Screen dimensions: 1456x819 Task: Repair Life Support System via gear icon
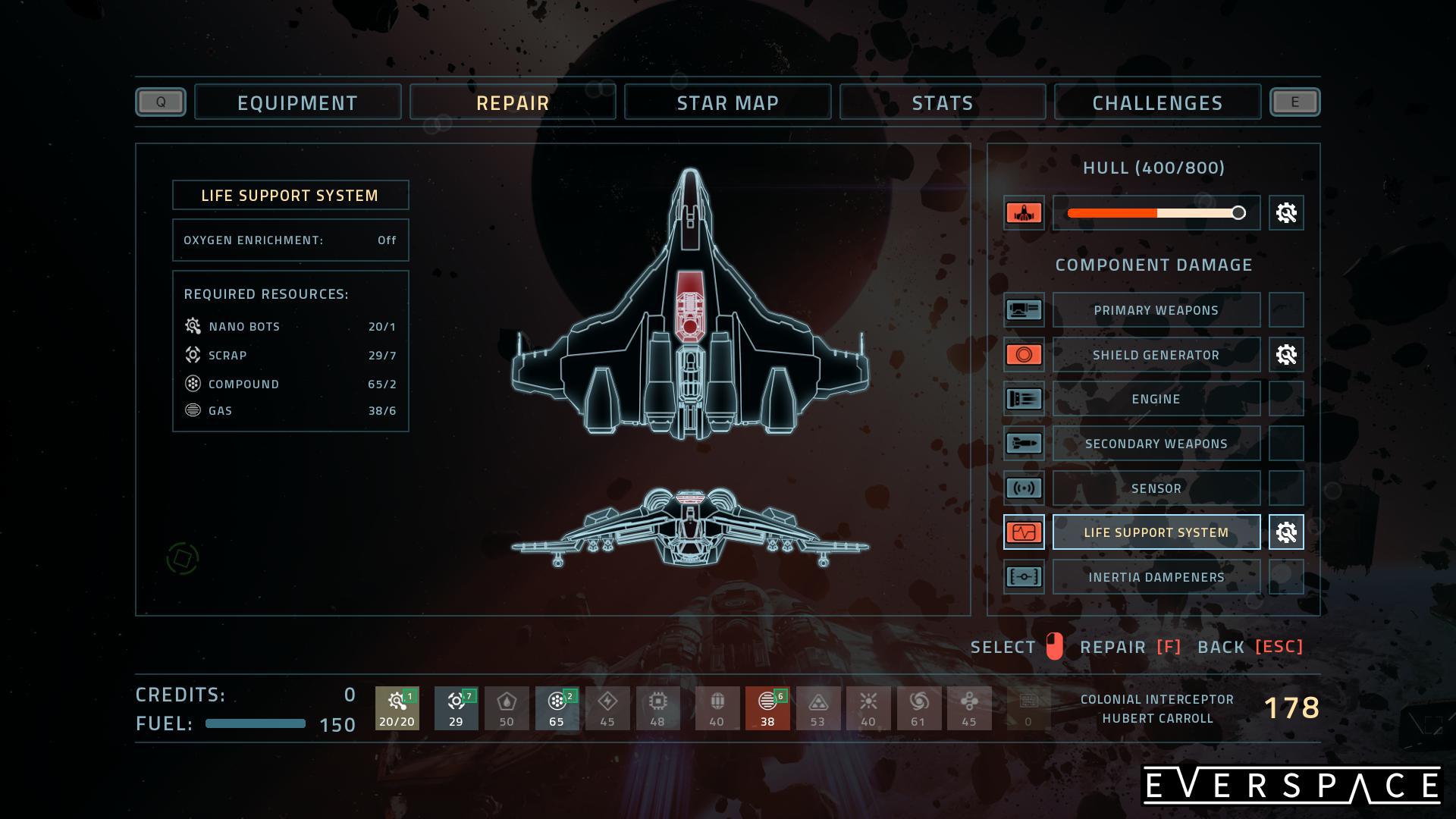[x=1286, y=532]
